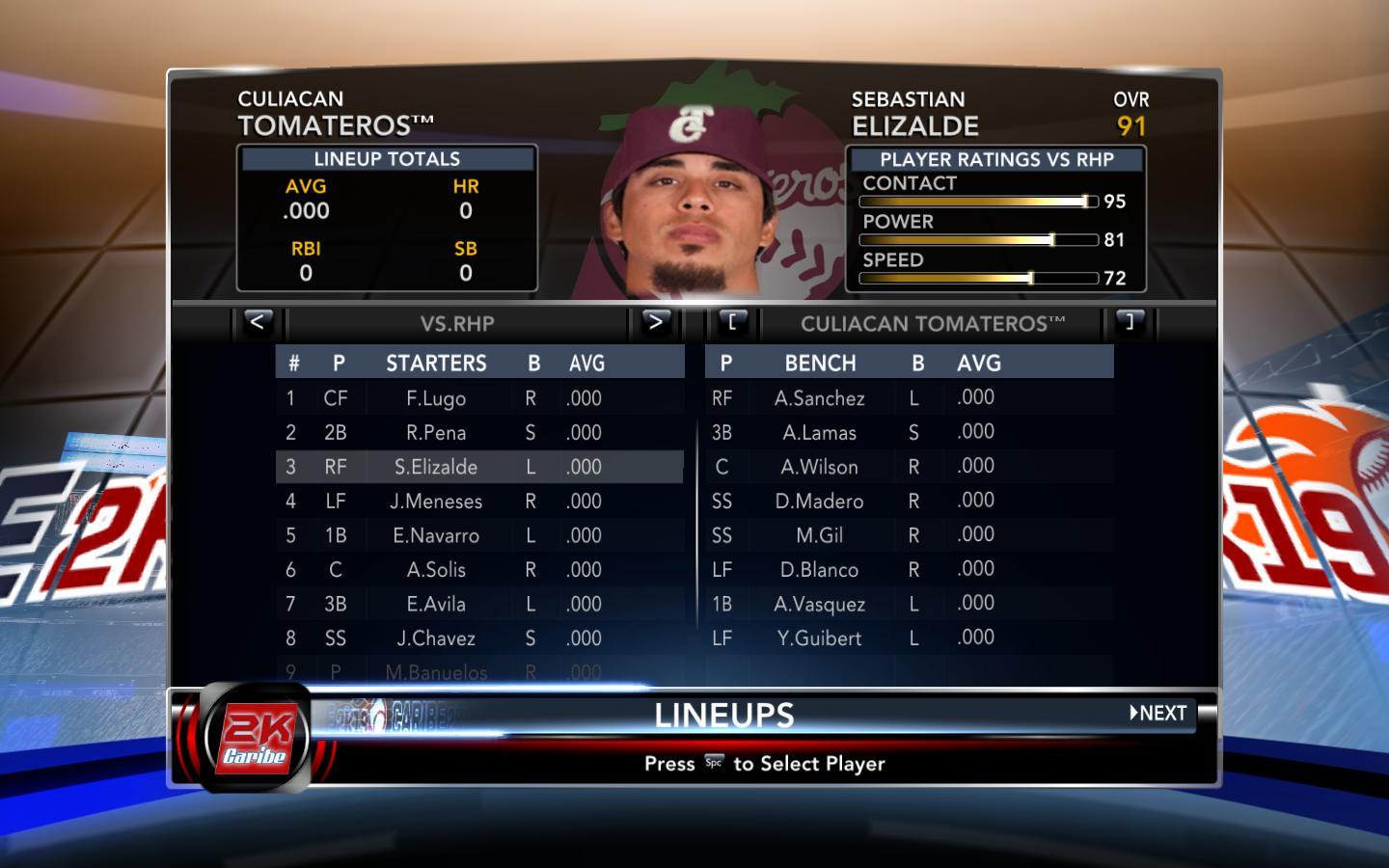Choose second baseman R.Pena

(x=436, y=433)
